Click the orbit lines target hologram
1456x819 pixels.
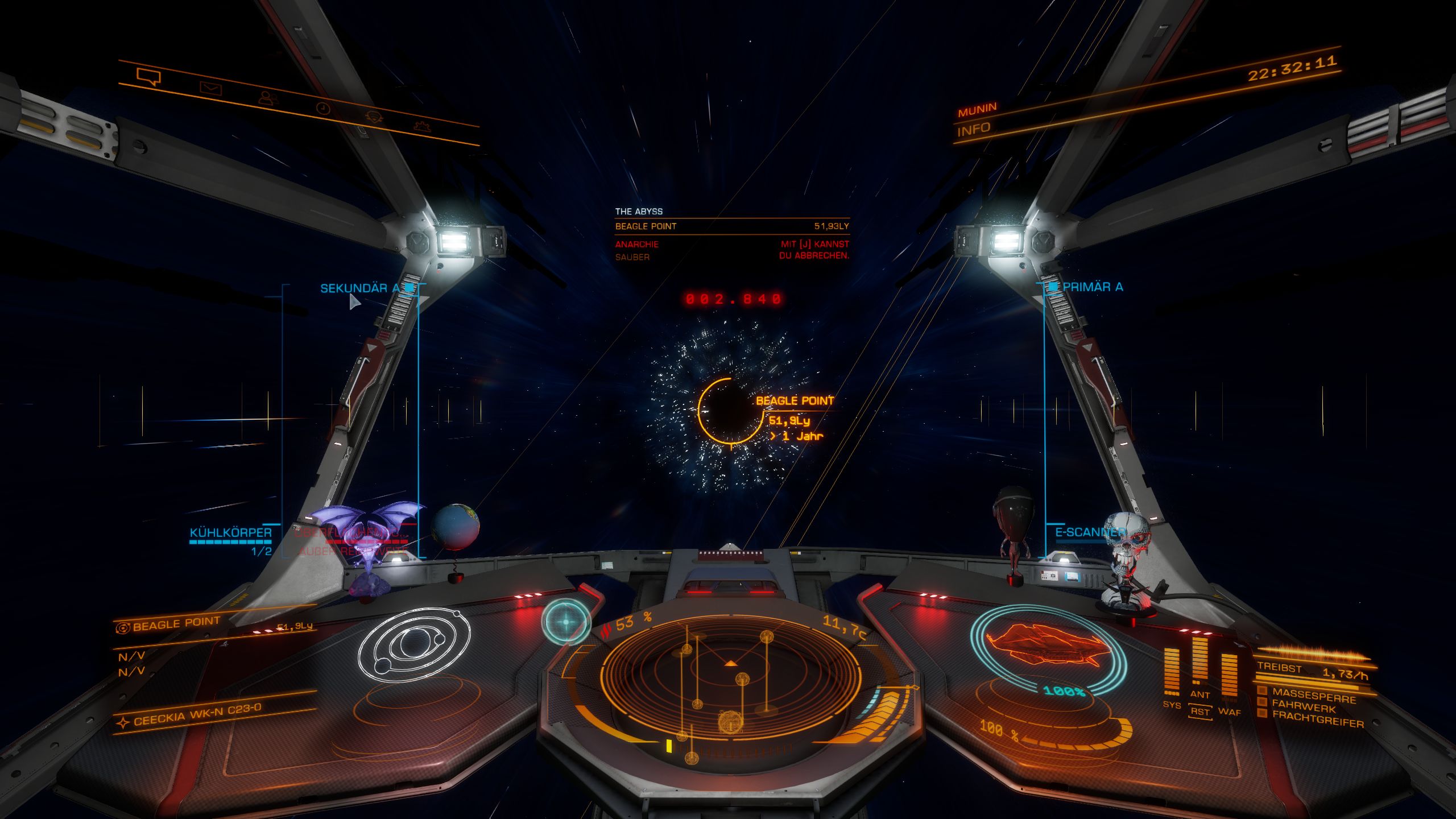click(x=414, y=644)
